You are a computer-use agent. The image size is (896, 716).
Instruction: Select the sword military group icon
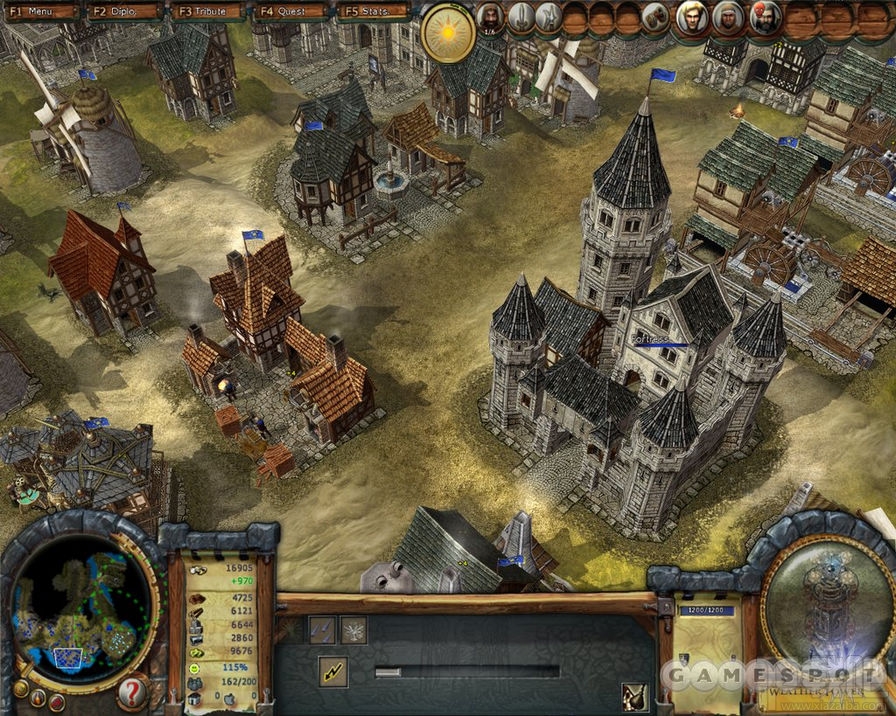pos(521,17)
